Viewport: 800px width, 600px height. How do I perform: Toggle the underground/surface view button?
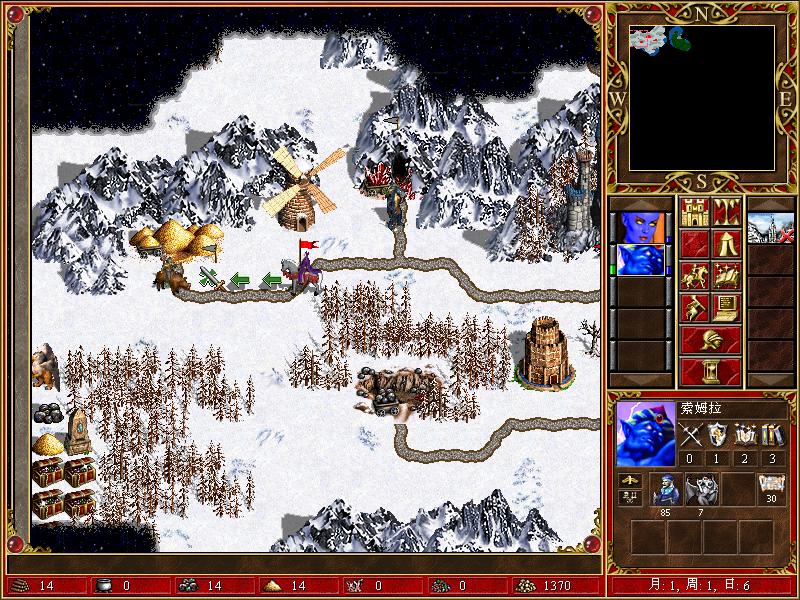(726, 212)
